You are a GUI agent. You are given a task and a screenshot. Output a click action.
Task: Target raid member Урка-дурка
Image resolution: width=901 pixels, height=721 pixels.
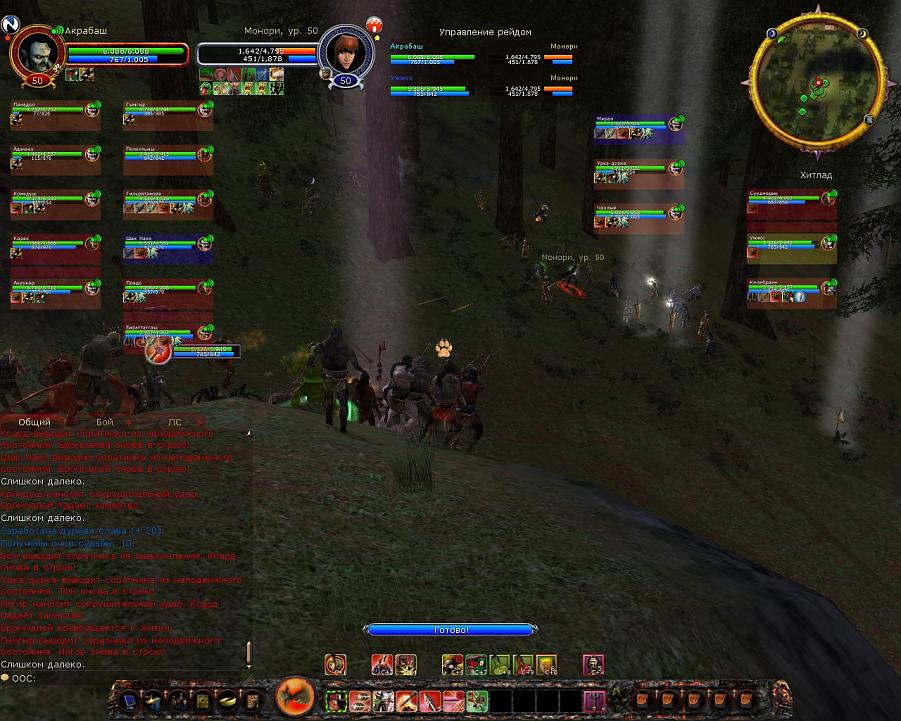[638, 172]
